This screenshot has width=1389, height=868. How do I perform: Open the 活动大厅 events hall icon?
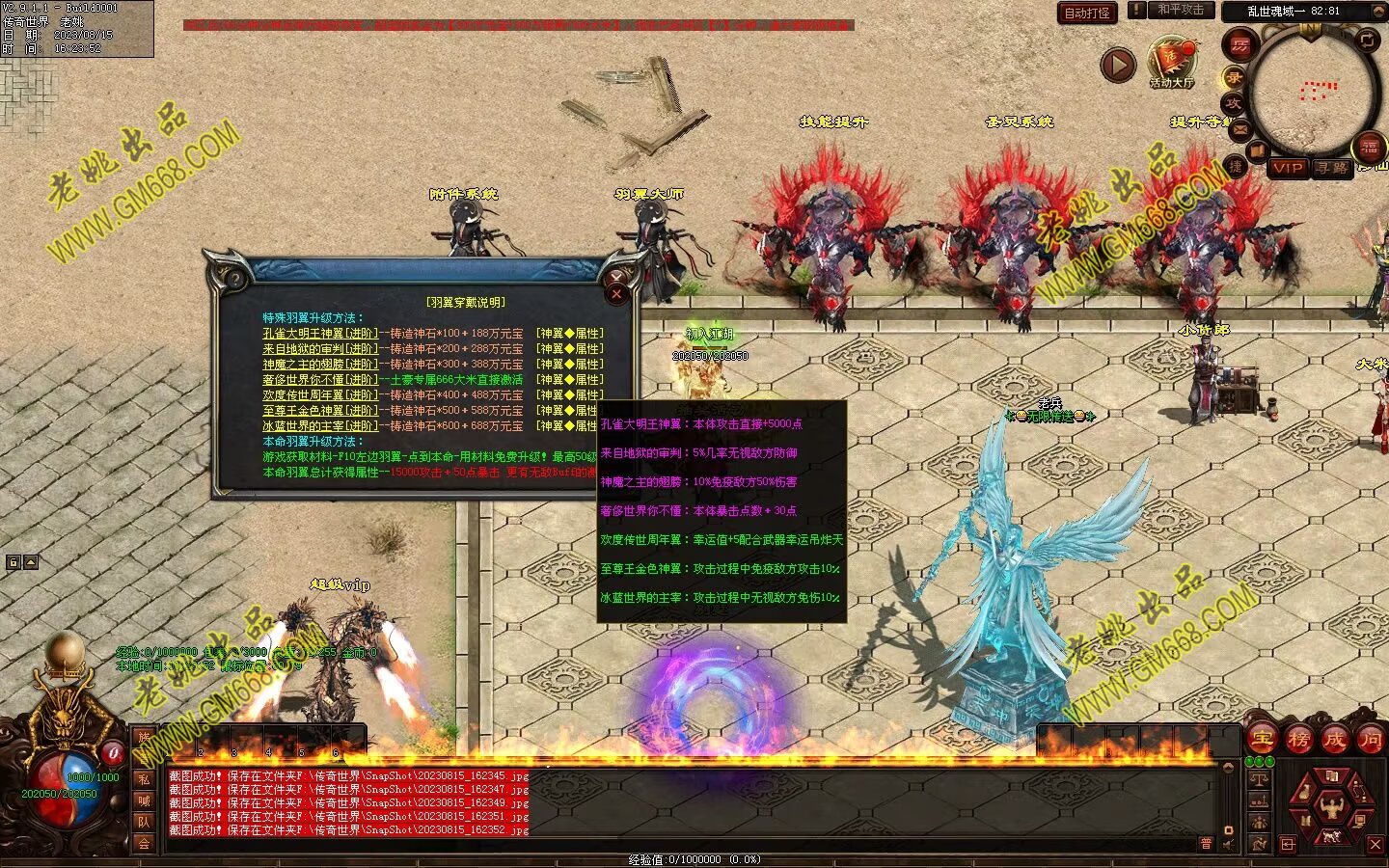click(x=1172, y=61)
